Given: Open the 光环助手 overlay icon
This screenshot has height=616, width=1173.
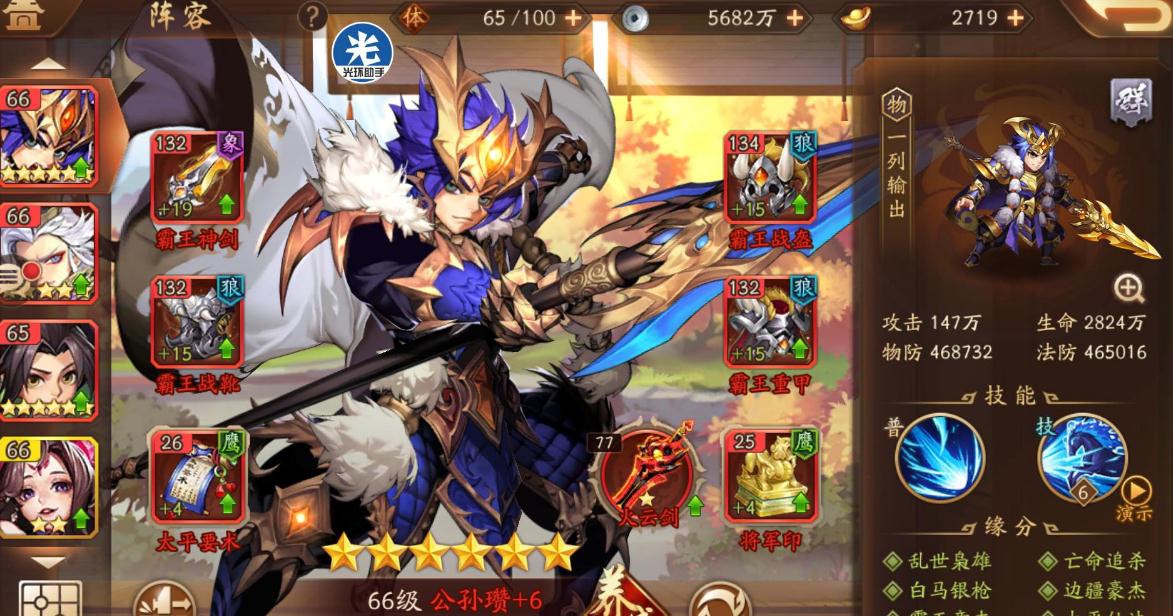Looking at the screenshot, I should (361, 52).
